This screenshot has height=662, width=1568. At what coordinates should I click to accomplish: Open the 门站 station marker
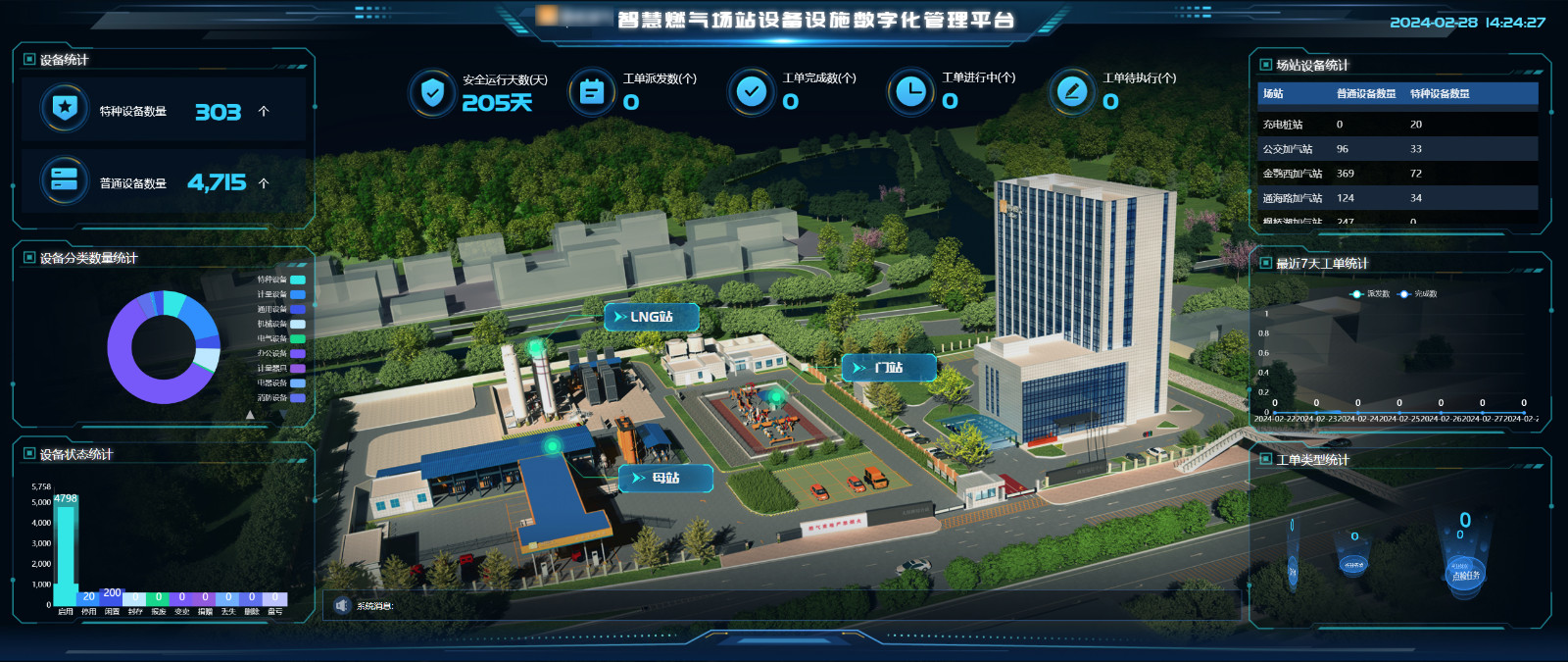(889, 368)
